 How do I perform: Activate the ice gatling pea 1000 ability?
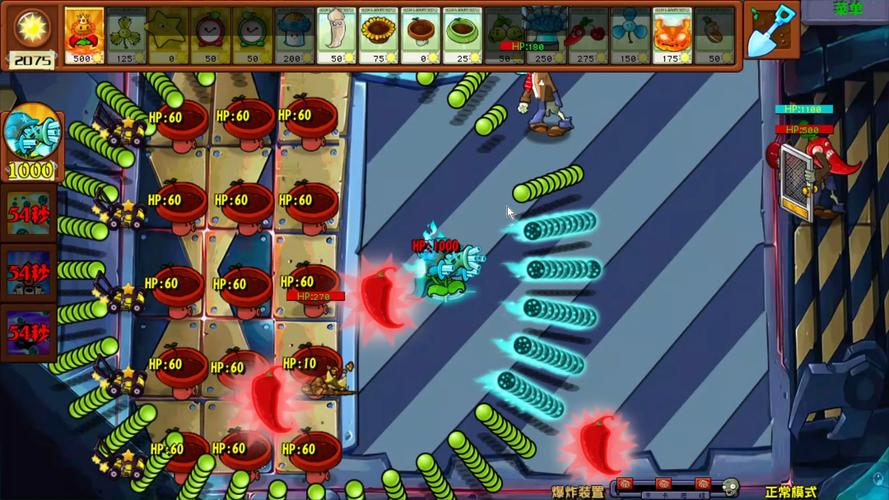31,141
